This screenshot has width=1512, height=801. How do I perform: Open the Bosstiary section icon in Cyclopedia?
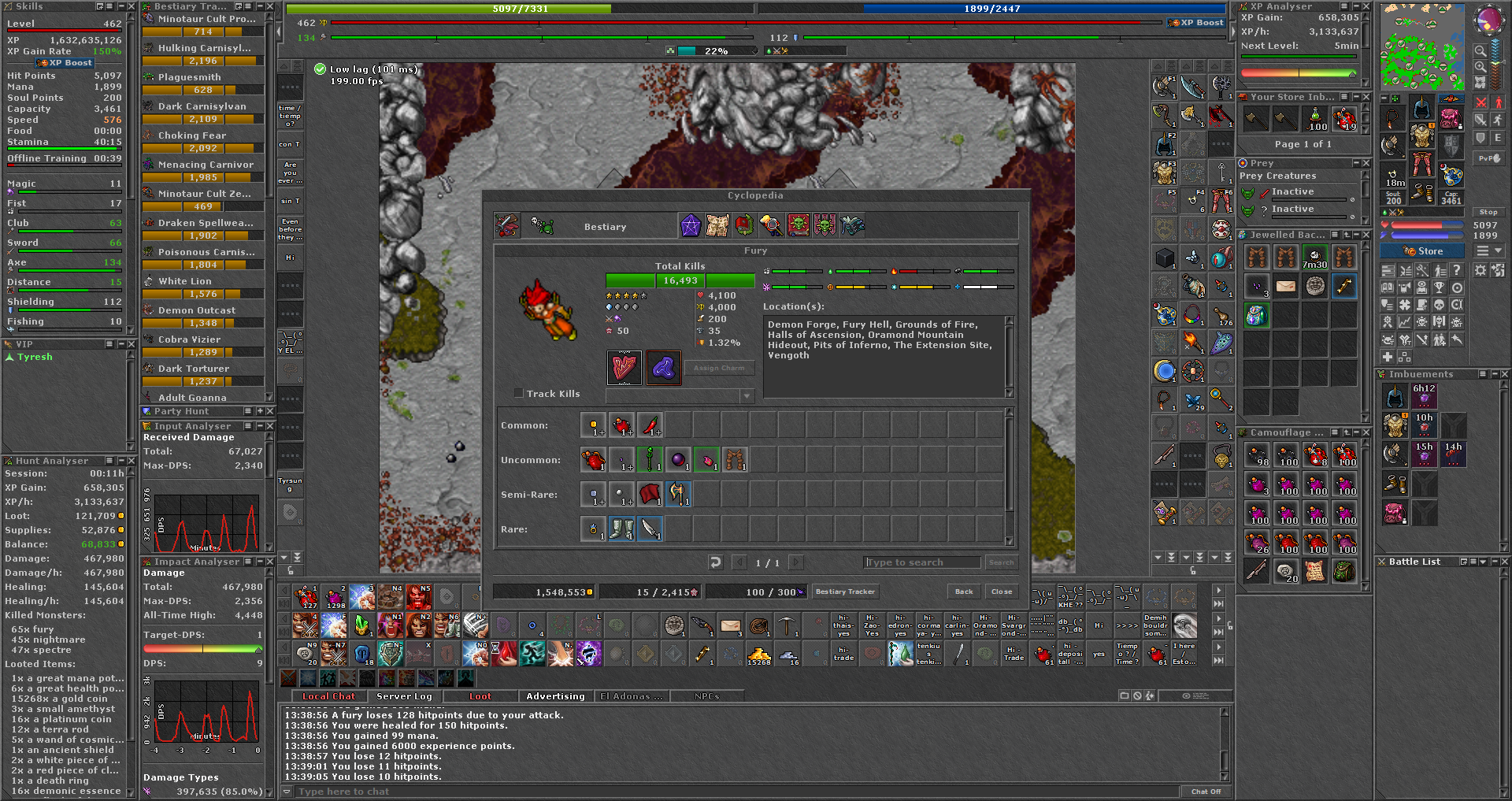point(824,226)
